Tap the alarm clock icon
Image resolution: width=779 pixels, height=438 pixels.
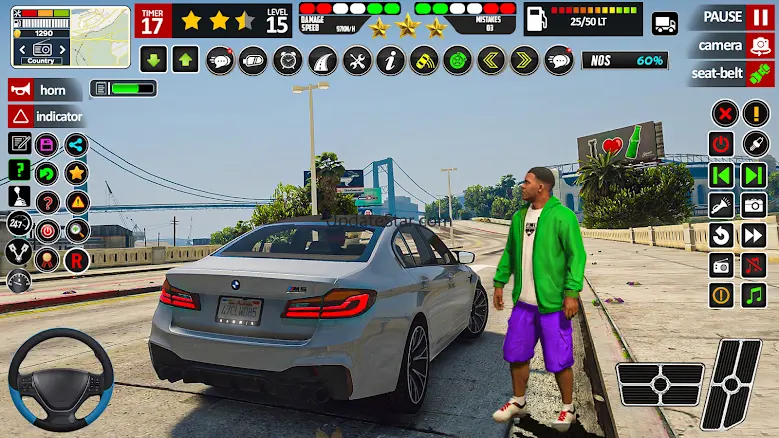pyautogui.click(x=288, y=60)
